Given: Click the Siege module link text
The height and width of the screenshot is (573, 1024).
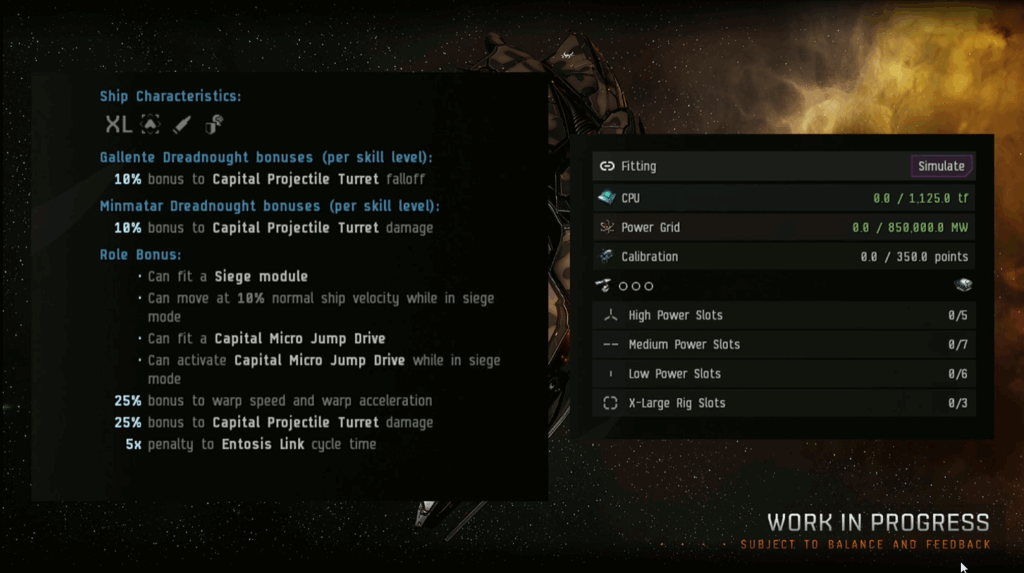Looking at the screenshot, I should pyautogui.click(x=261, y=276).
